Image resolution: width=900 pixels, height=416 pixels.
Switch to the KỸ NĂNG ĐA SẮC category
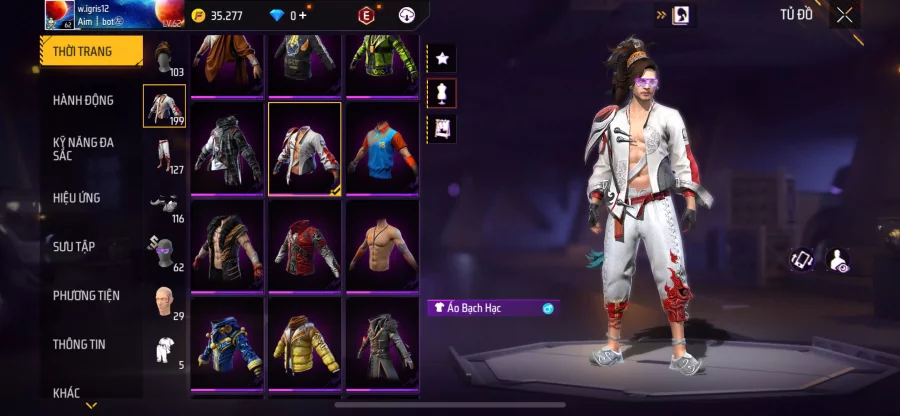tap(84, 150)
